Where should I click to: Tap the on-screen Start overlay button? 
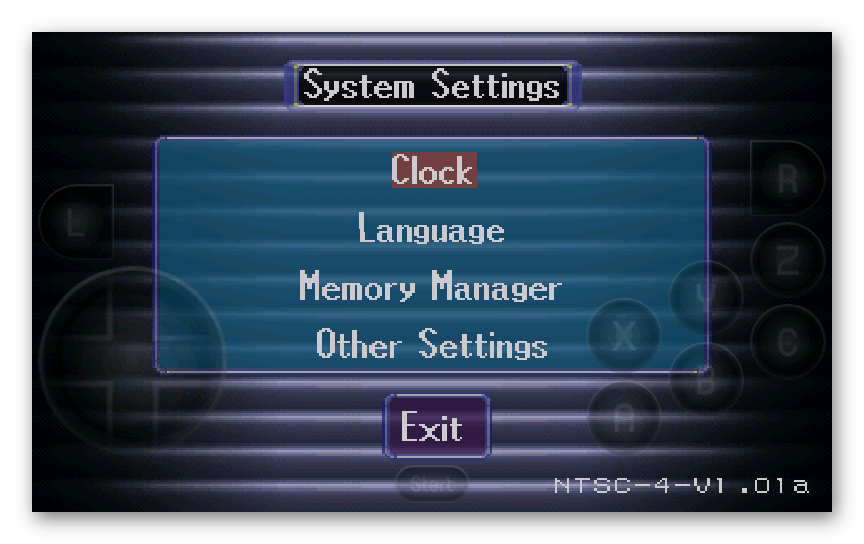coord(431,485)
